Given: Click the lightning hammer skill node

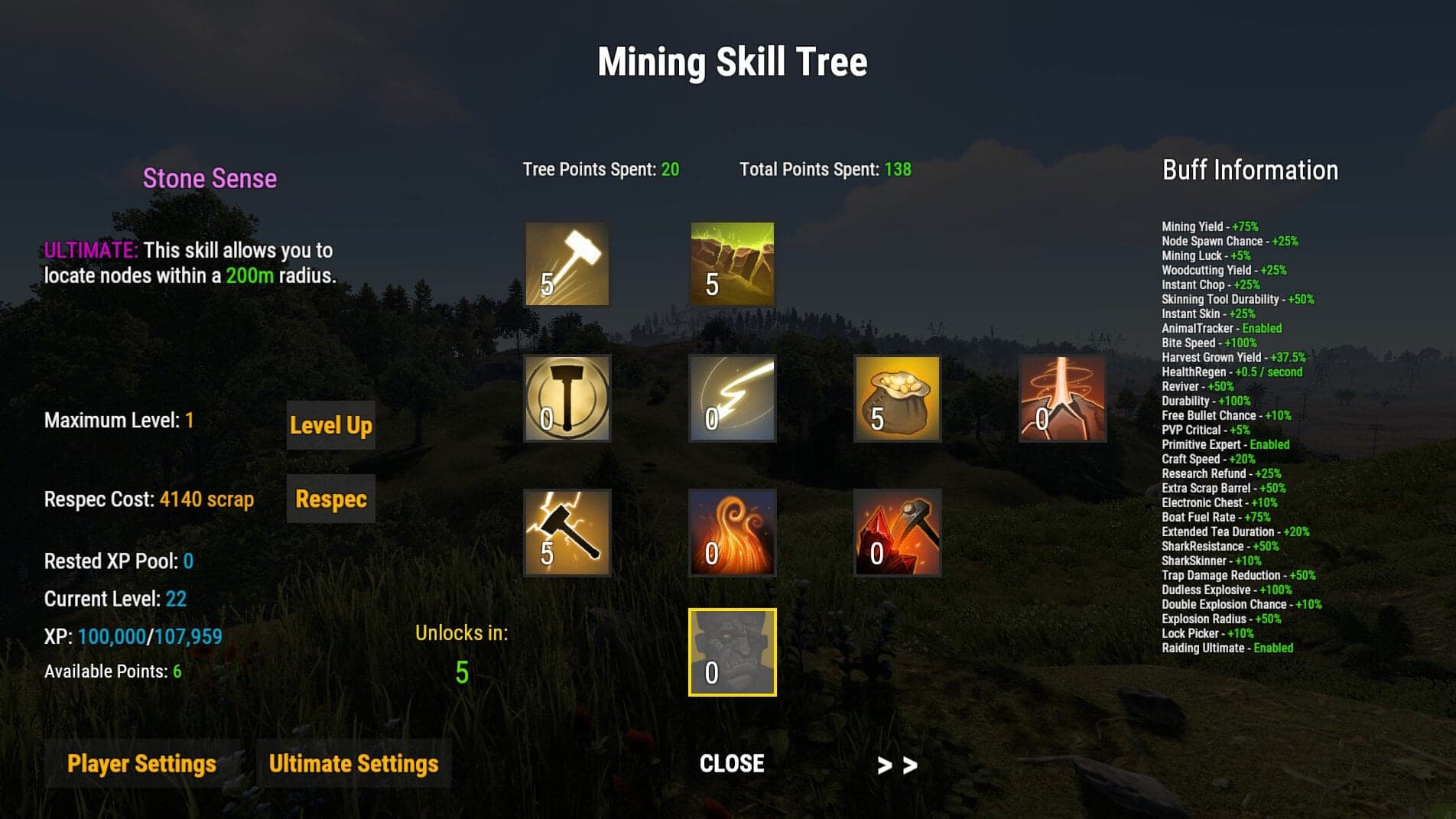Looking at the screenshot, I should 567,534.
